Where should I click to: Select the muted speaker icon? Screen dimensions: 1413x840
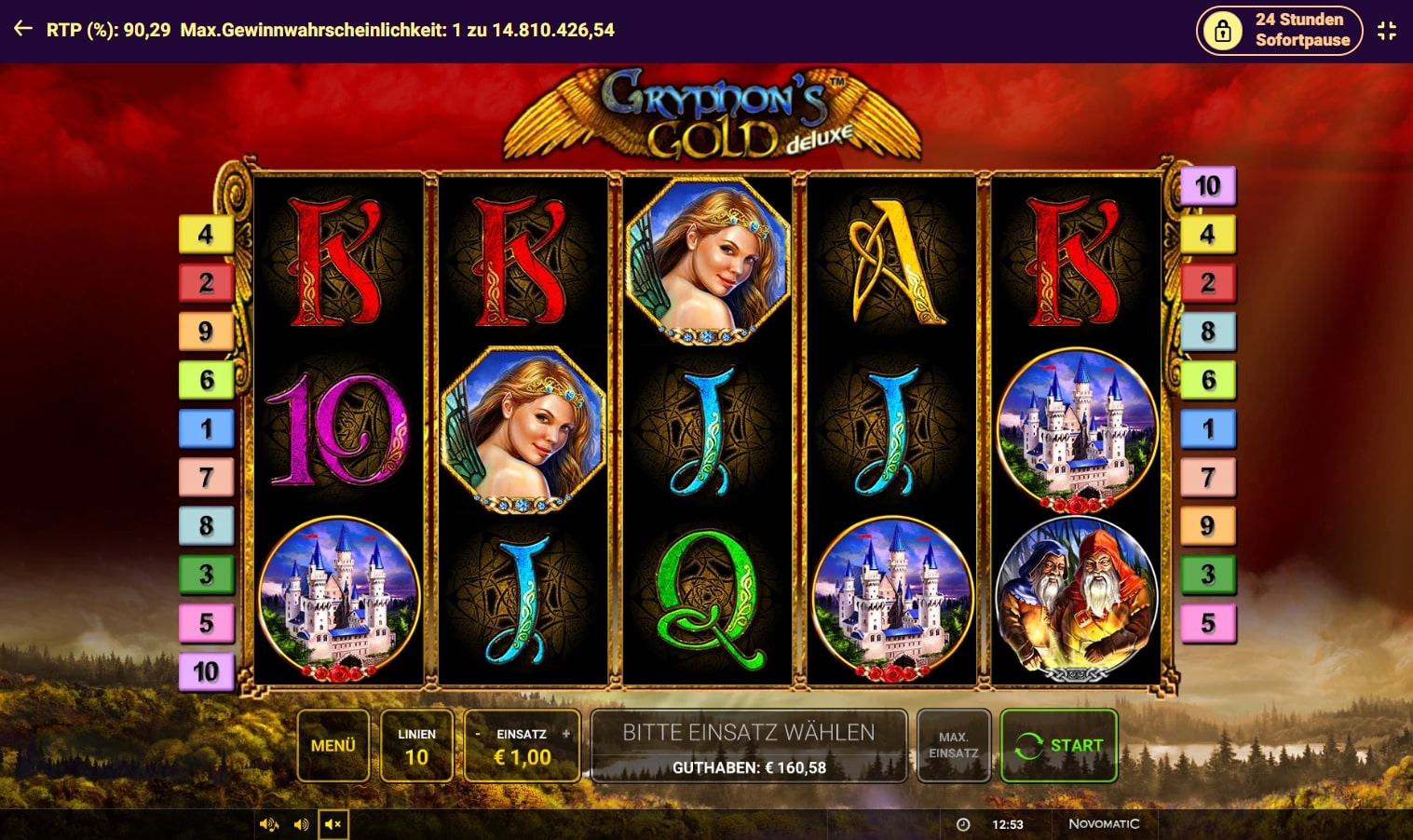(333, 824)
